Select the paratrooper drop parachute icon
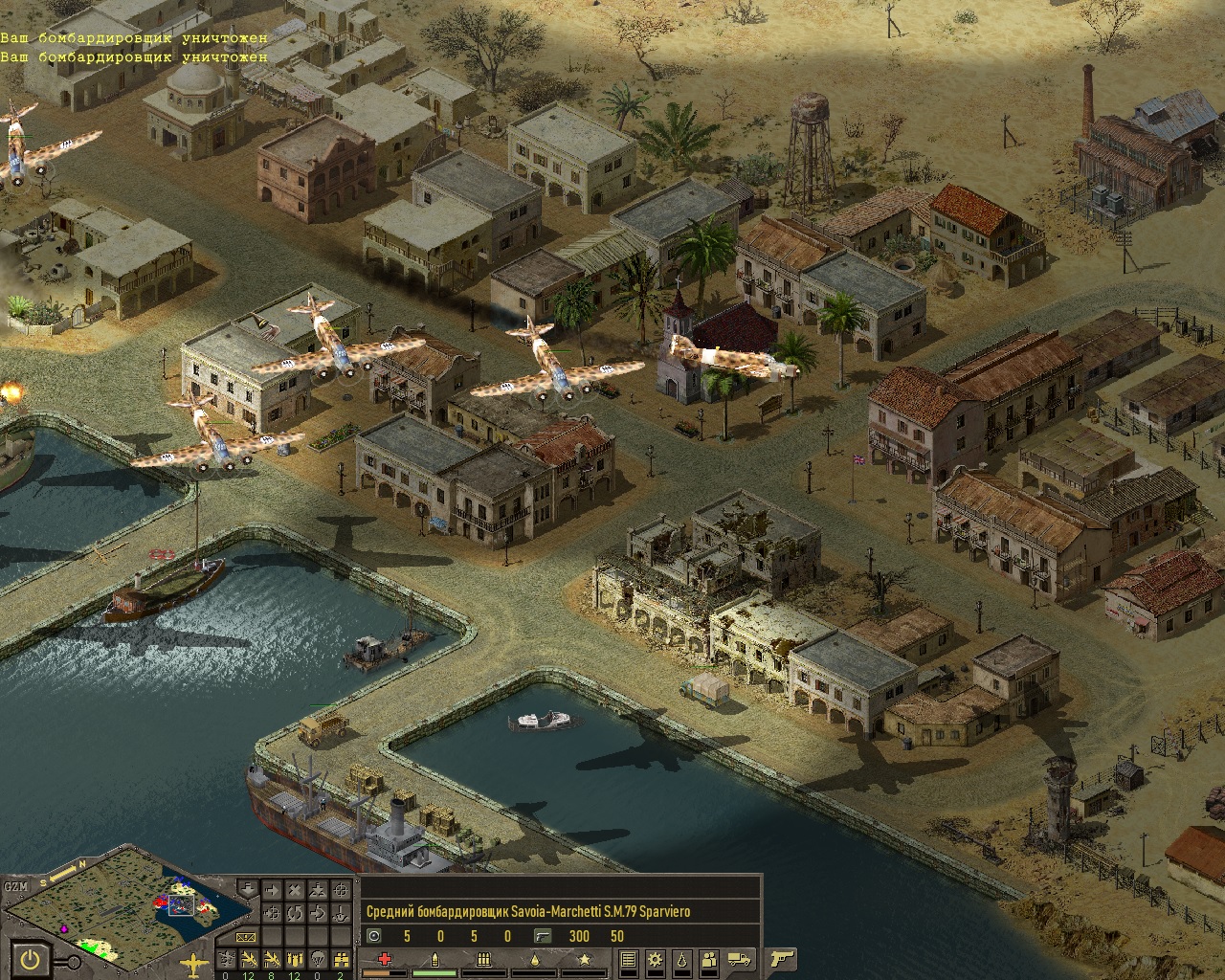Viewport: 1225px width, 980px height. [318, 959]
